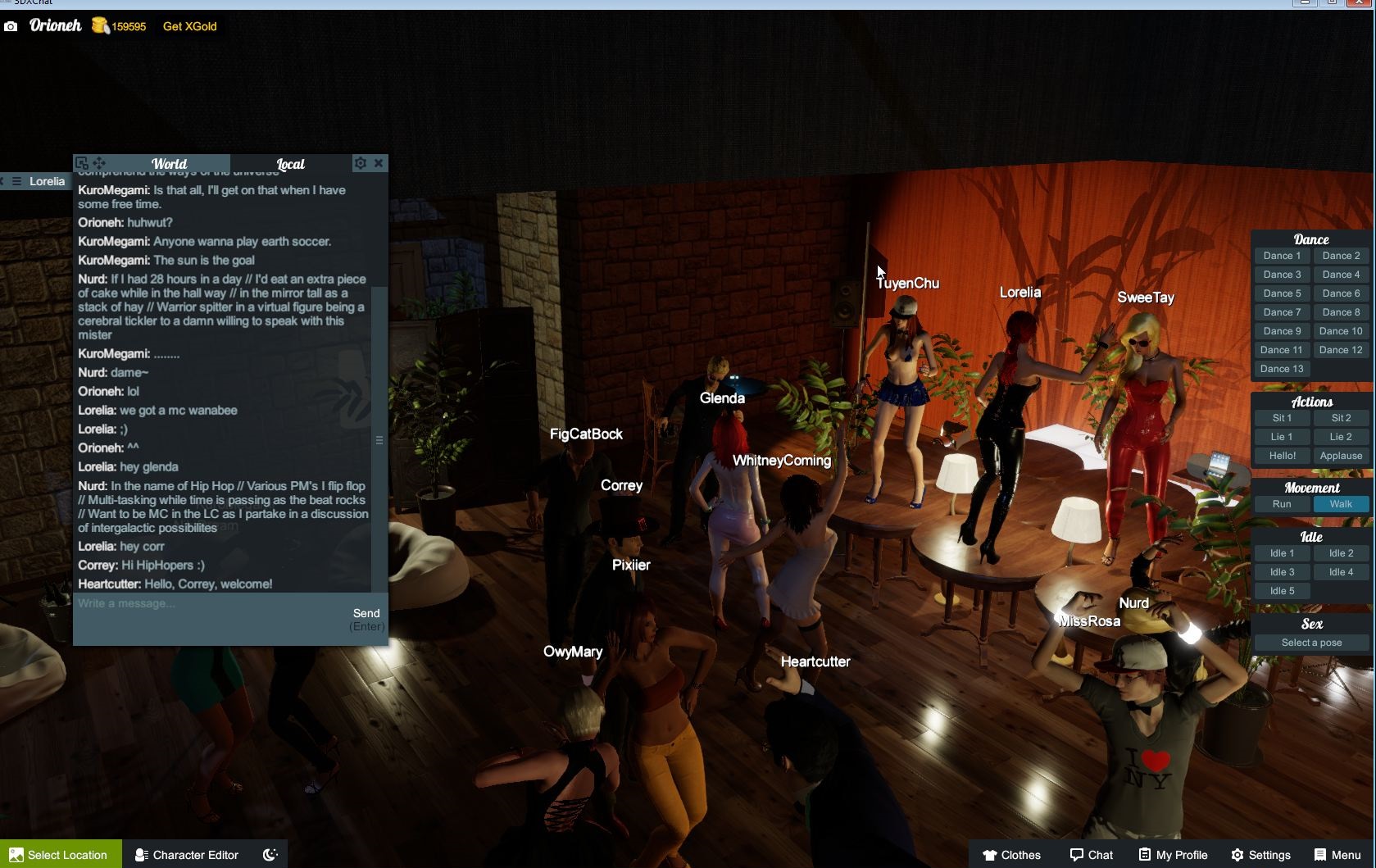Send the chat message
The height and width of the screenshot is (868, 1376).
pos(366,614)
